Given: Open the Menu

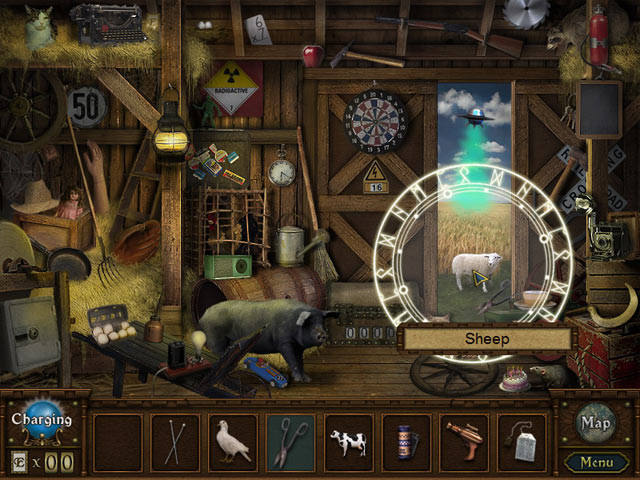Looking at the screenshot, I should pyautogui.click(x=596, y=462).
